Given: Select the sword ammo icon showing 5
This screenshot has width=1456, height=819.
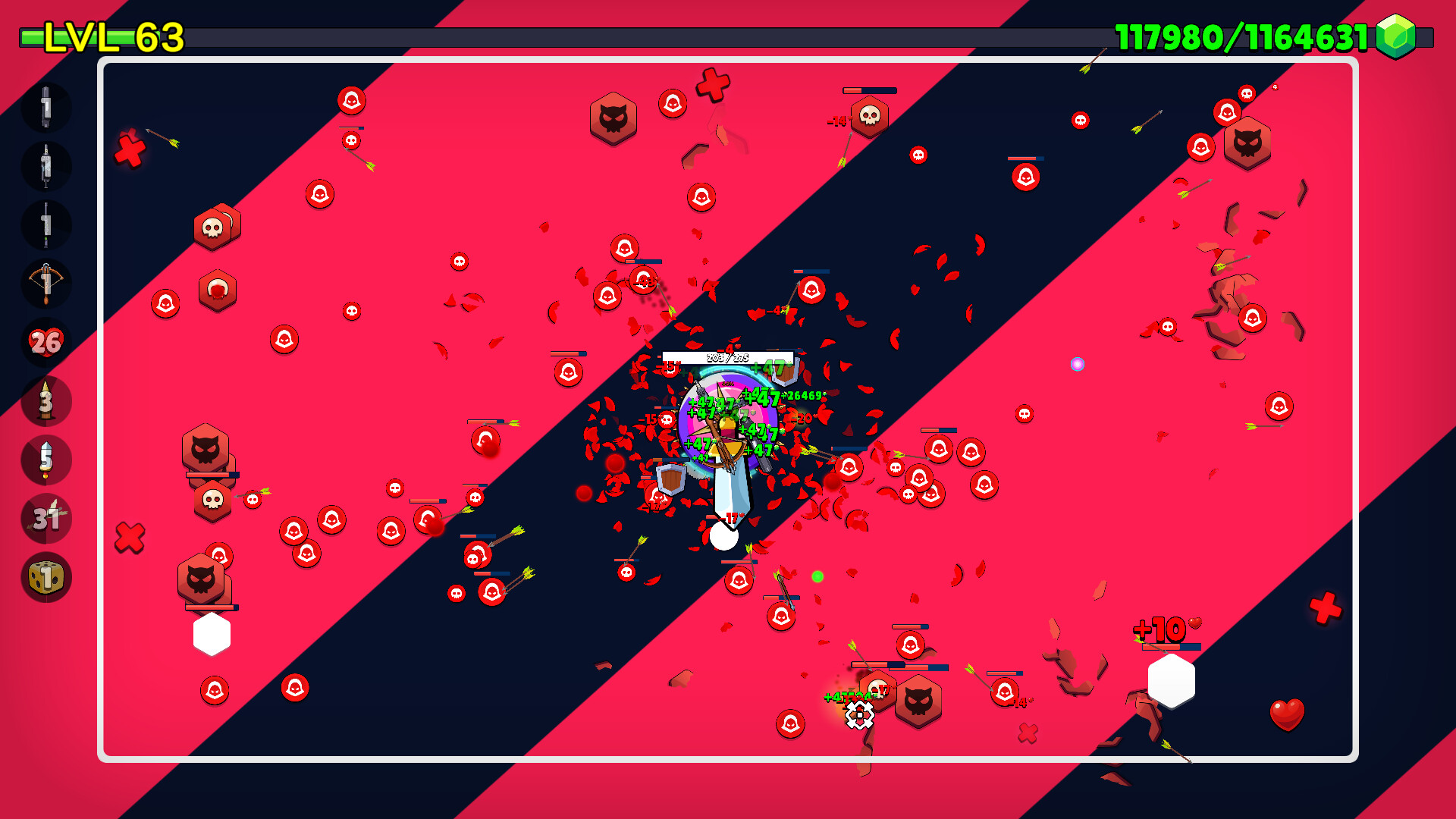Looking at the screenshot, I should pyautogui.click(x=47, y=460).
